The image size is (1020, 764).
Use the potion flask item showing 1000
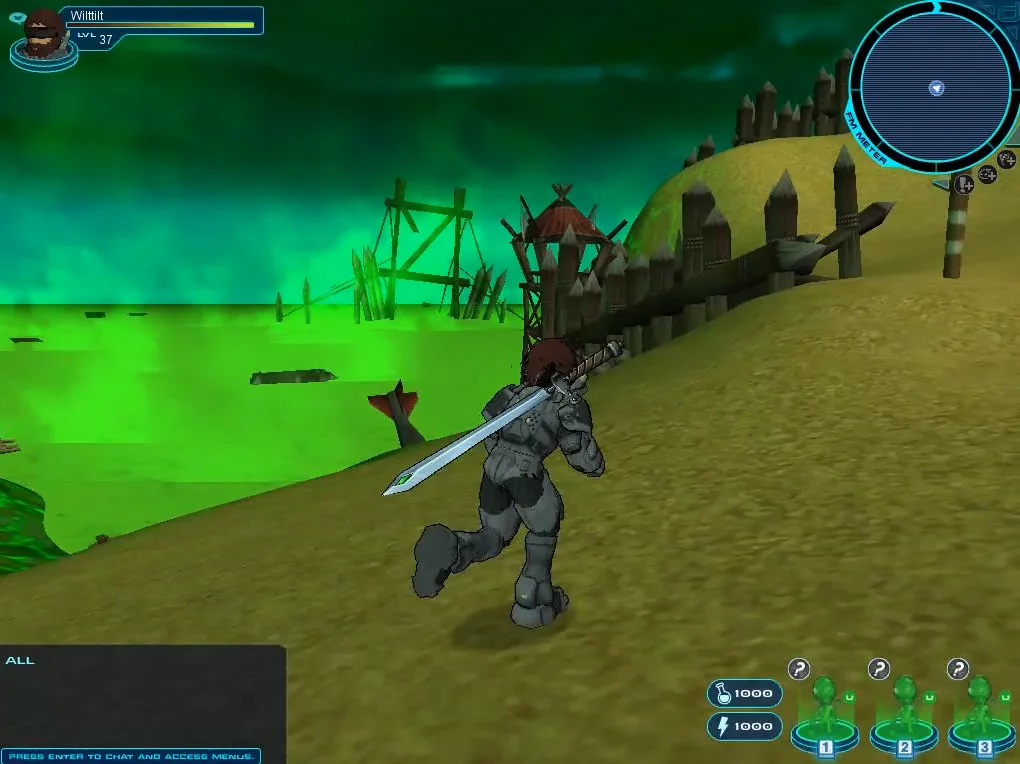(x=744, y=693)
